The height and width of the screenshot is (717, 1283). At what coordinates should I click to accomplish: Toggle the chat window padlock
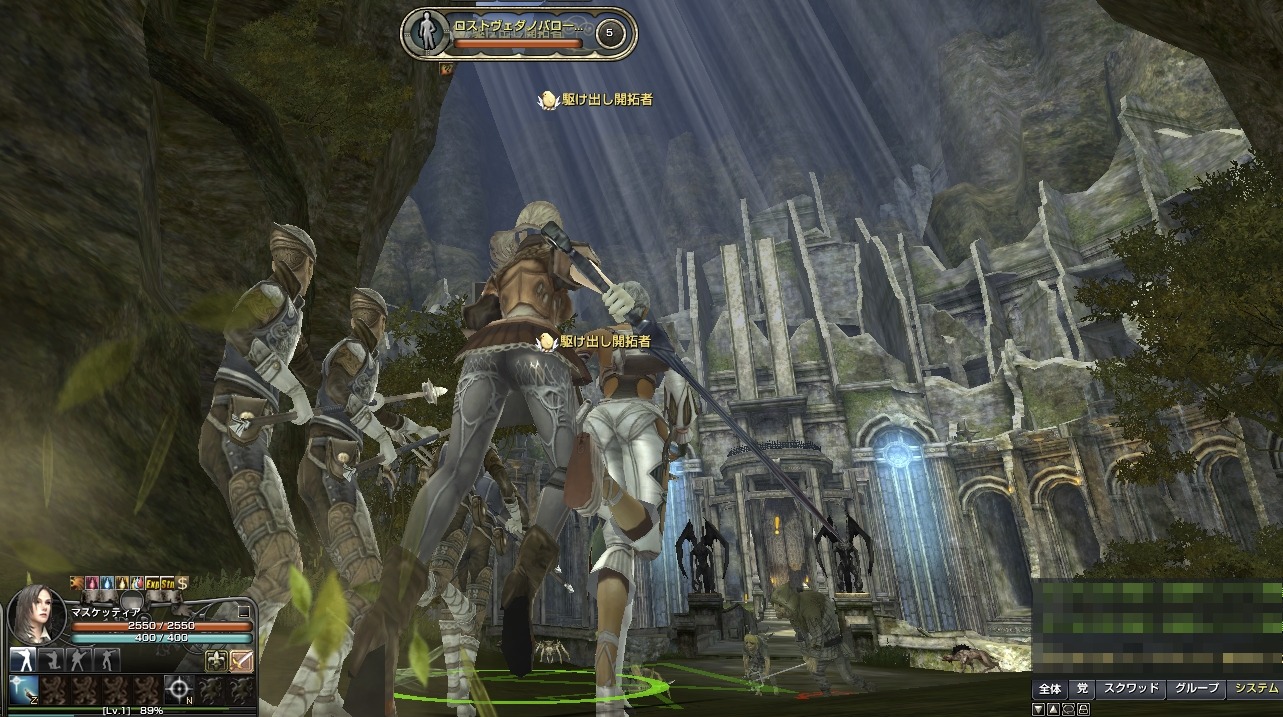[1082, 709]
